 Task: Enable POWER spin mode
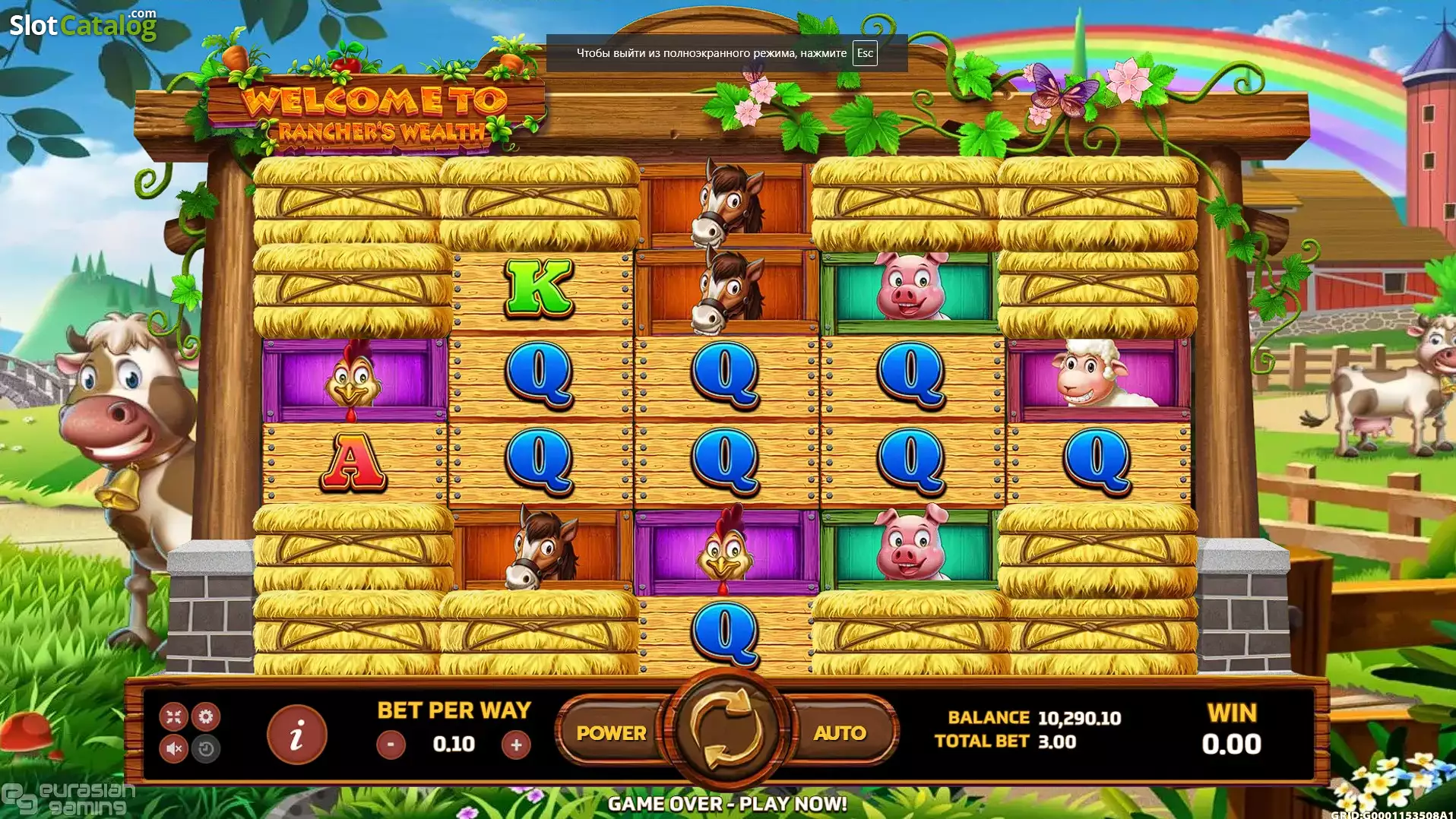(612, 733)
